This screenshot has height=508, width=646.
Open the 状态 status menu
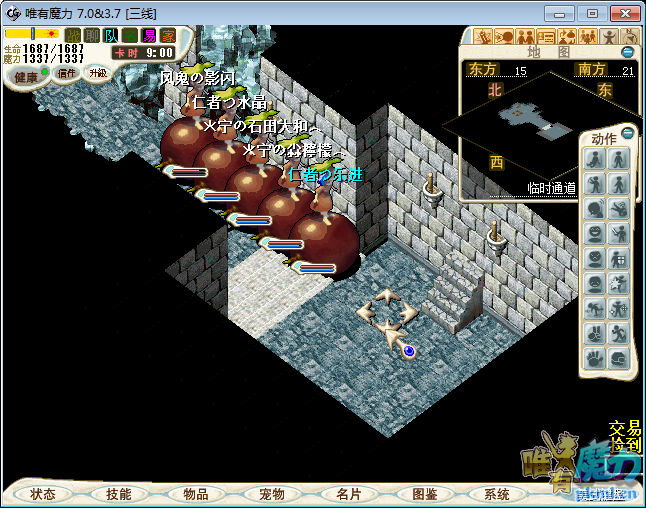(43, 494)
